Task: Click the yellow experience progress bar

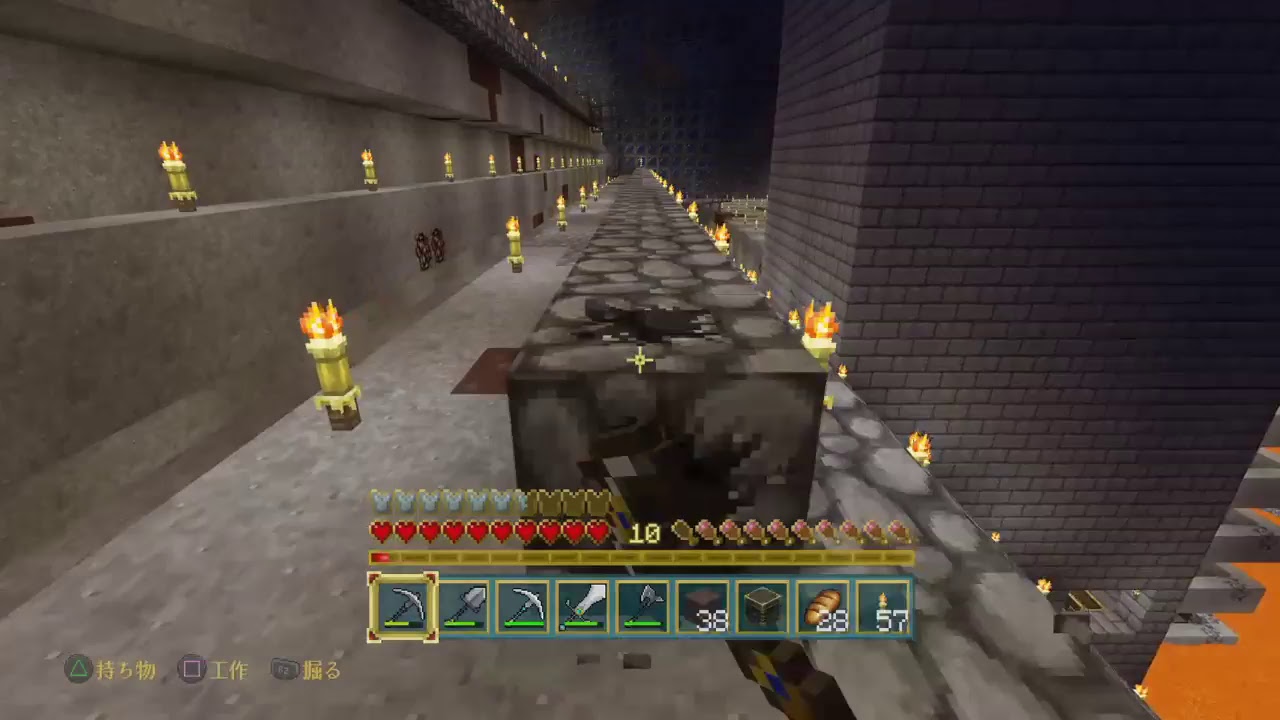Action: click(640, 557)
